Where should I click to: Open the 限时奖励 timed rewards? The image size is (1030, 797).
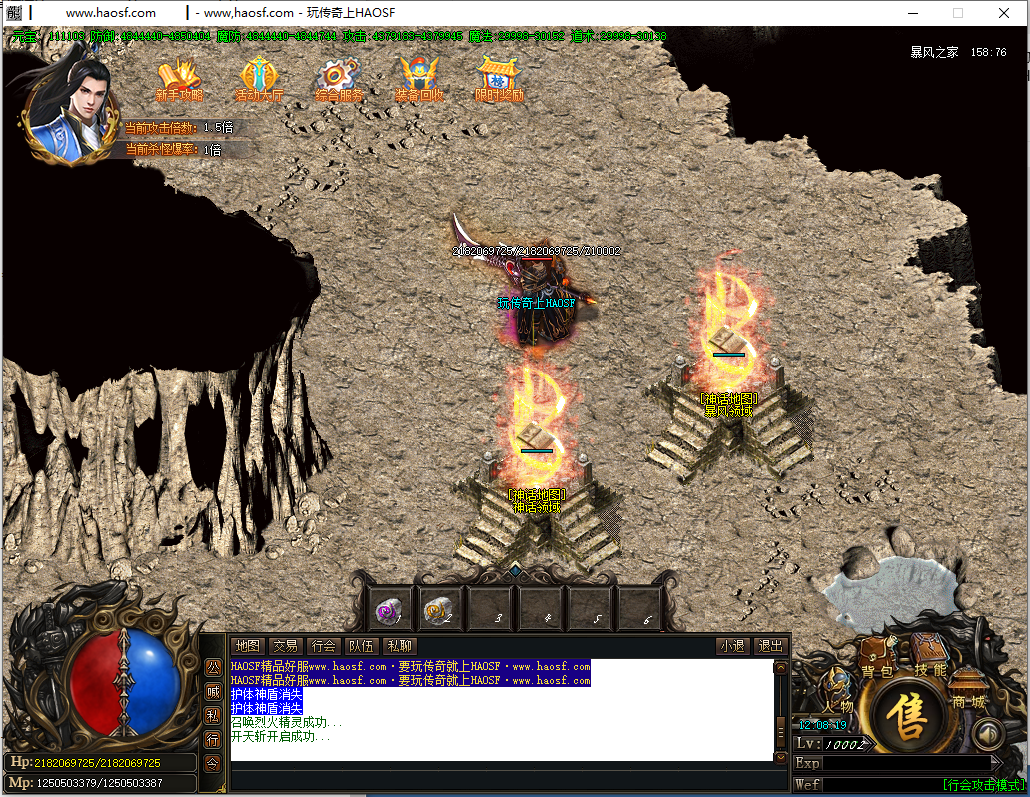[x=499, y=80]
